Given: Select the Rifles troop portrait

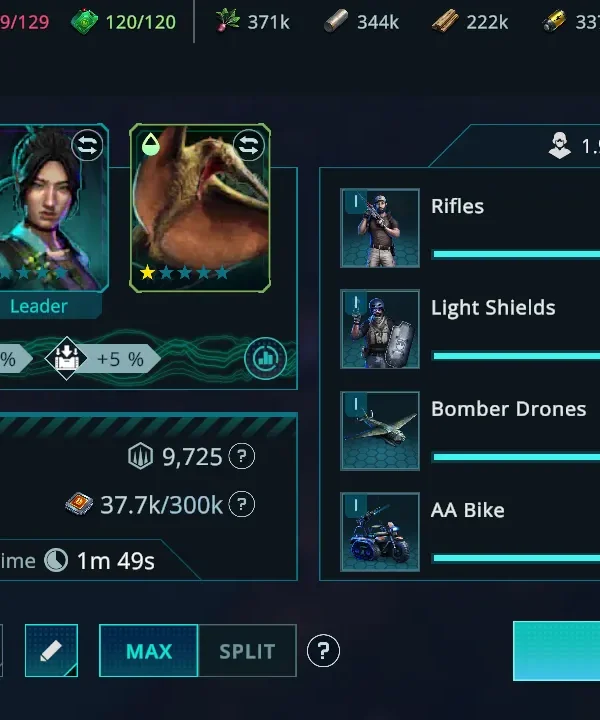Looking at the screenshot, I should coord(380,228).
